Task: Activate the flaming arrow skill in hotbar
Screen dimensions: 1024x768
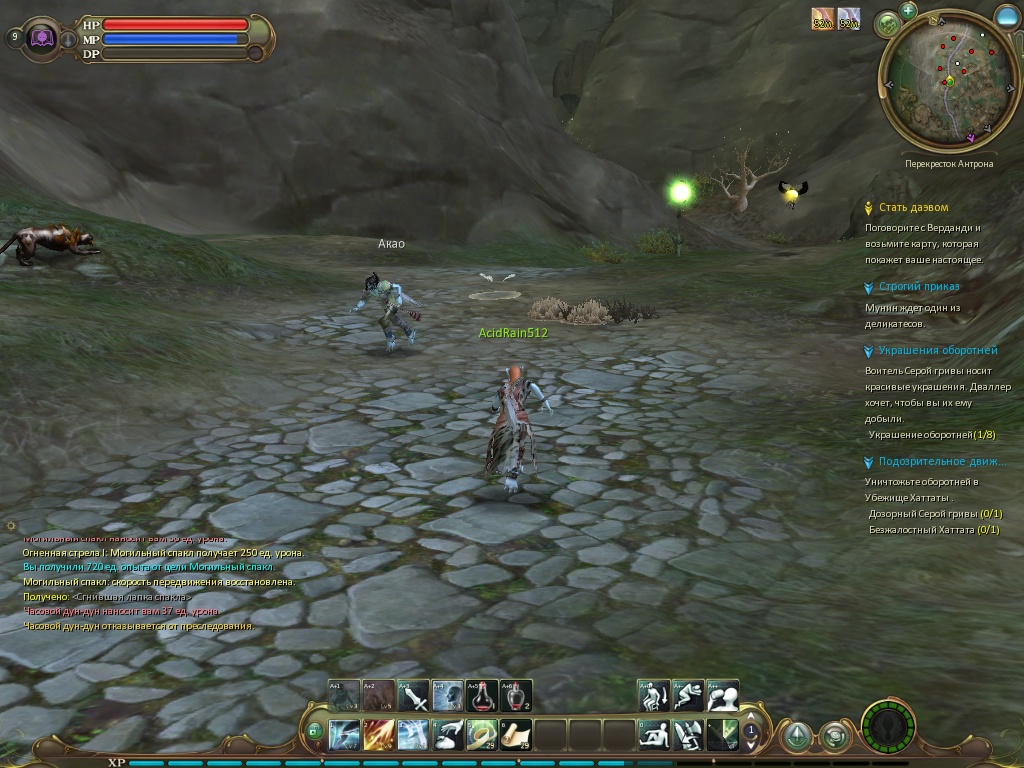Action: 378,735
